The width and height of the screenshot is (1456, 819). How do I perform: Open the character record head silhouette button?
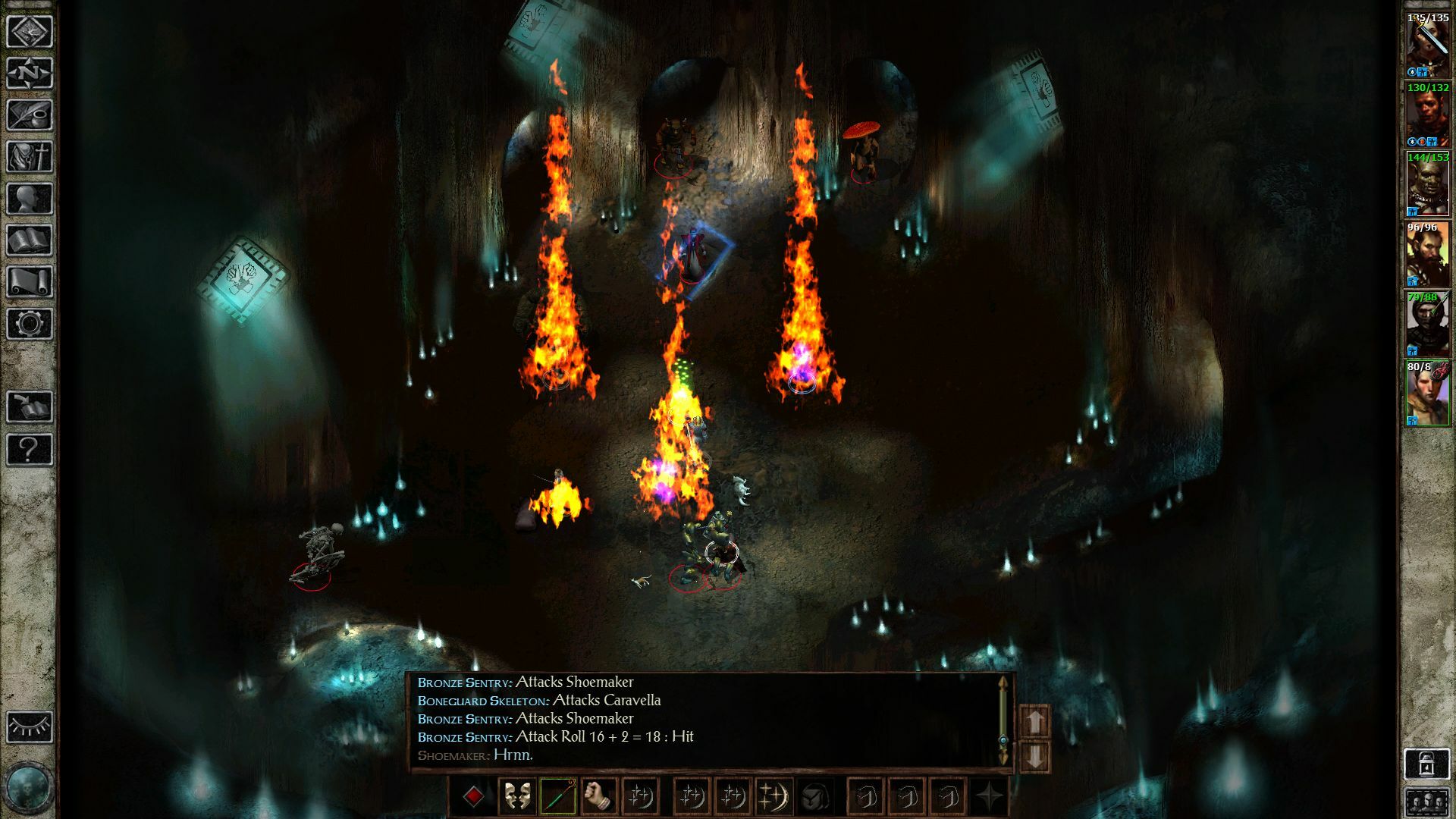point(30,199)
